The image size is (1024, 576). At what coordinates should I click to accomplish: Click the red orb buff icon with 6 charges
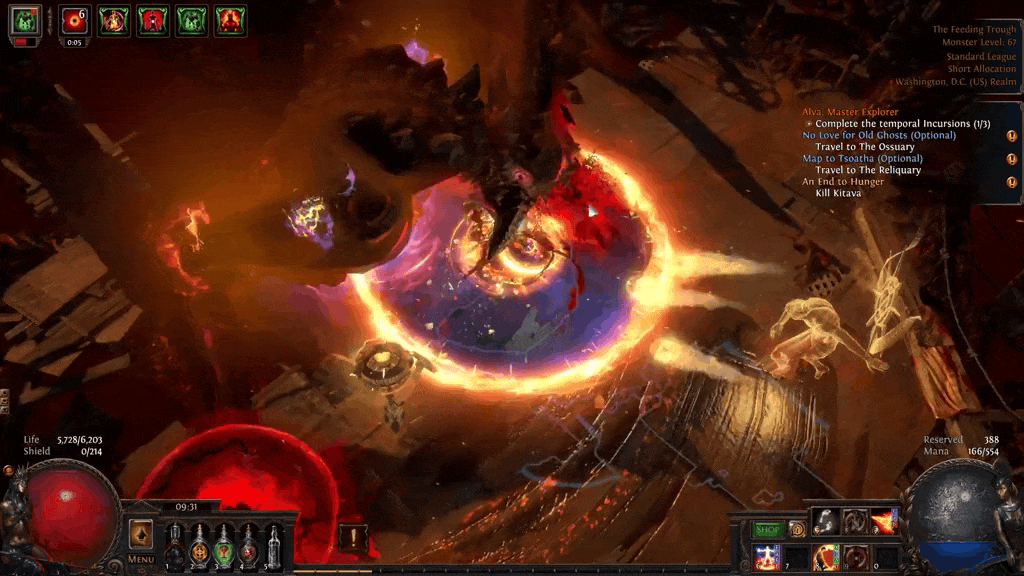point(74,20)
